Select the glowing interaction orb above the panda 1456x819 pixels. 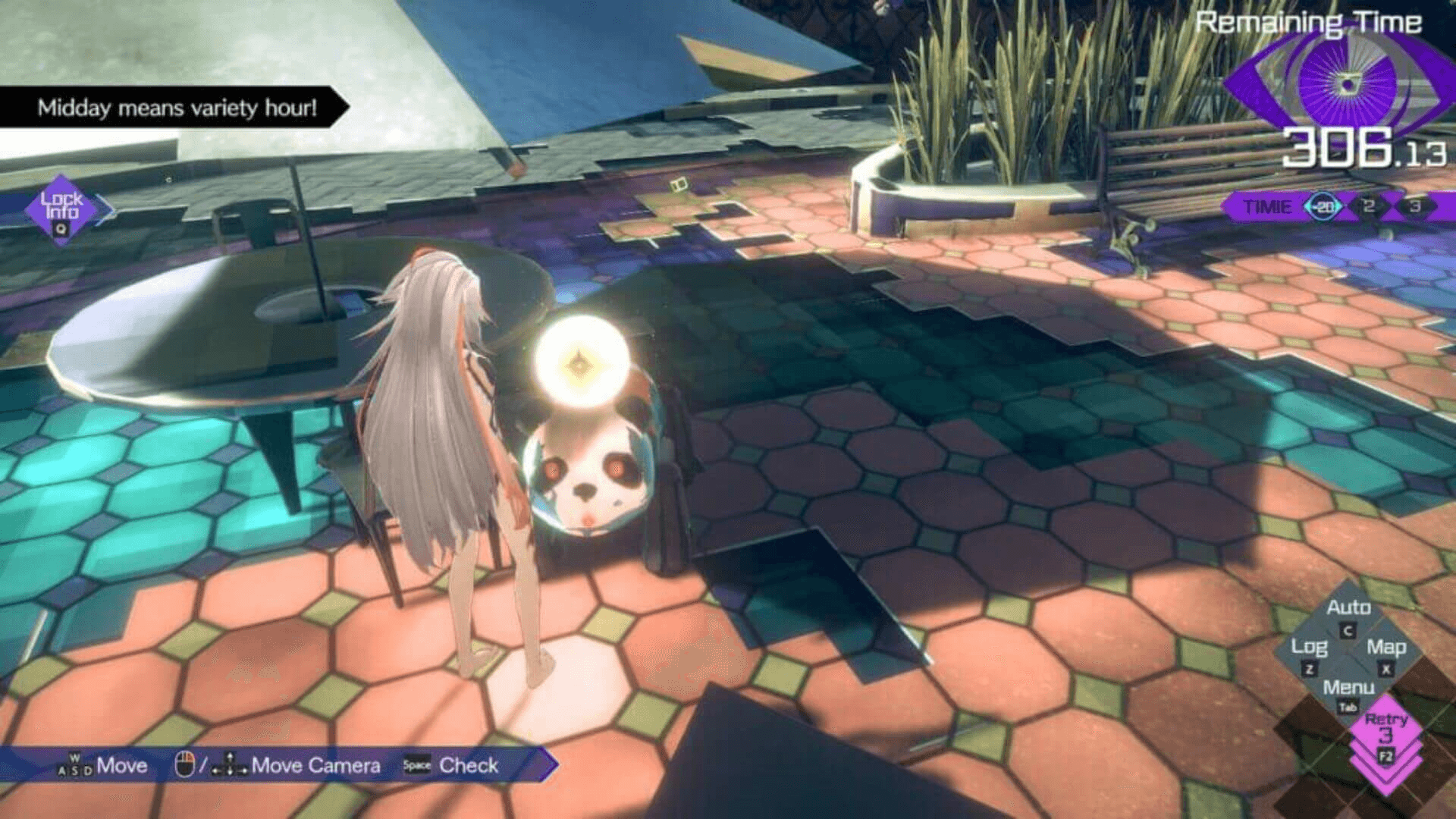click(x=581, y=362)
